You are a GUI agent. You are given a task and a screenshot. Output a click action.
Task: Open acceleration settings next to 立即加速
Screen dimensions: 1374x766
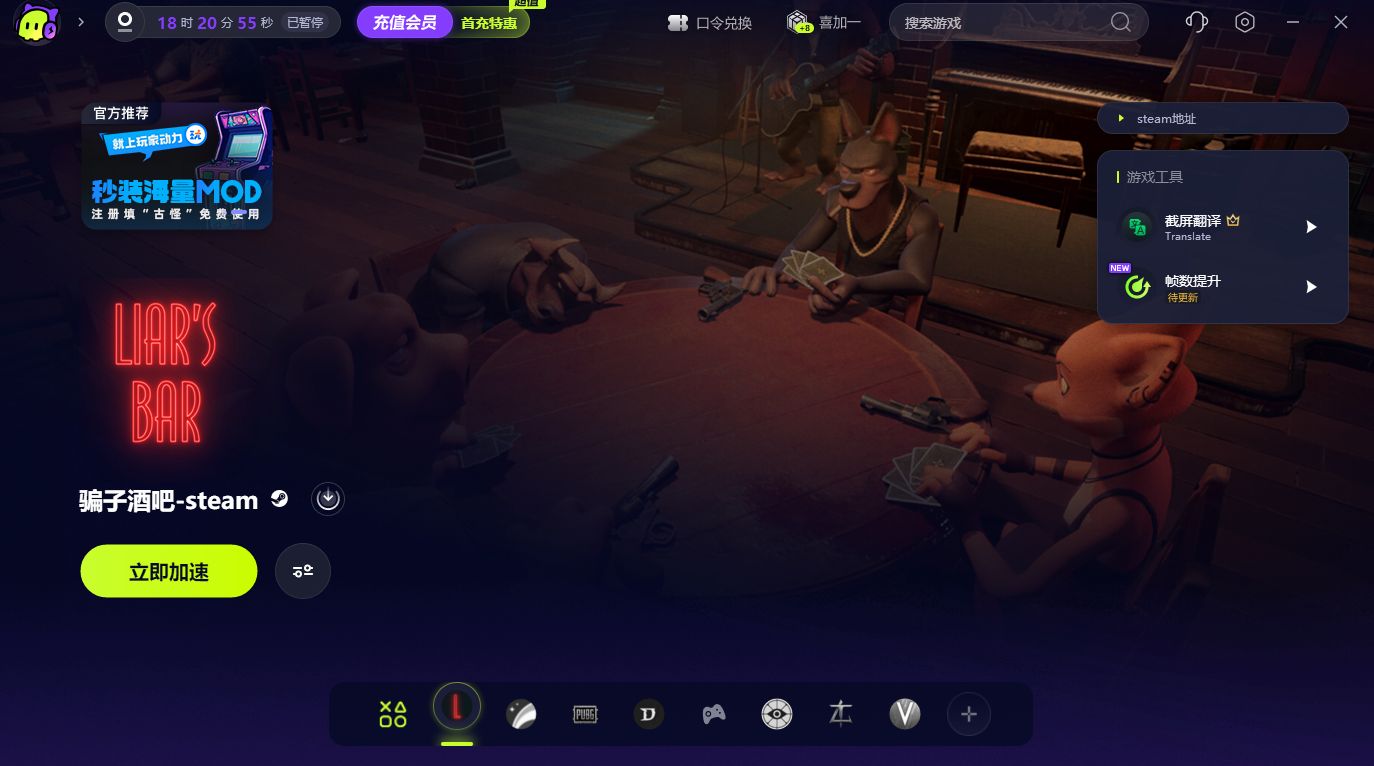pyautogui.click(x=303, y=571)
